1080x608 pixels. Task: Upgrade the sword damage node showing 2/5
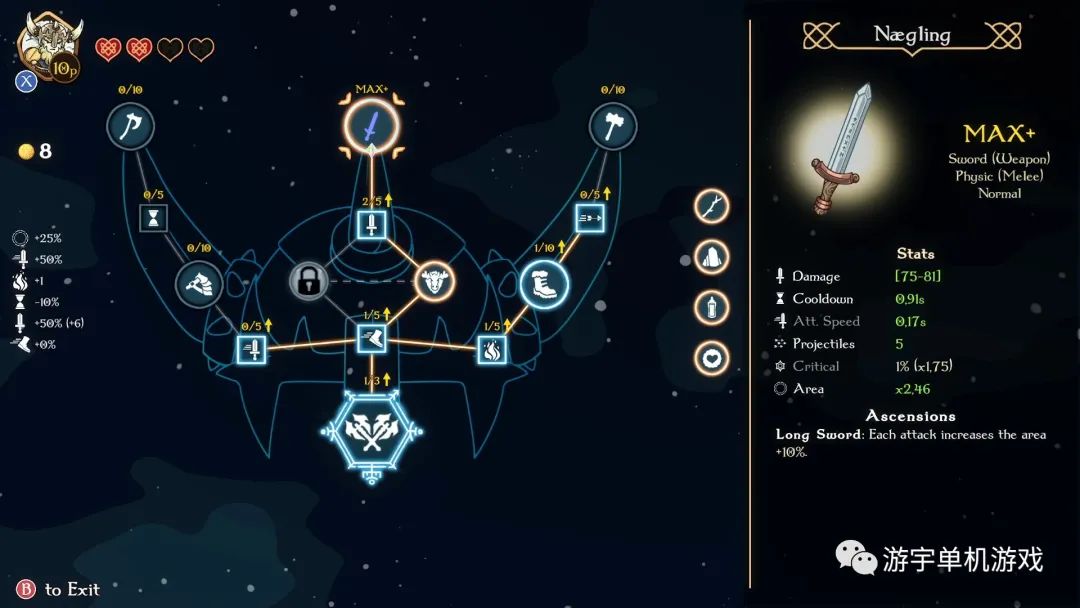[371, 224]
